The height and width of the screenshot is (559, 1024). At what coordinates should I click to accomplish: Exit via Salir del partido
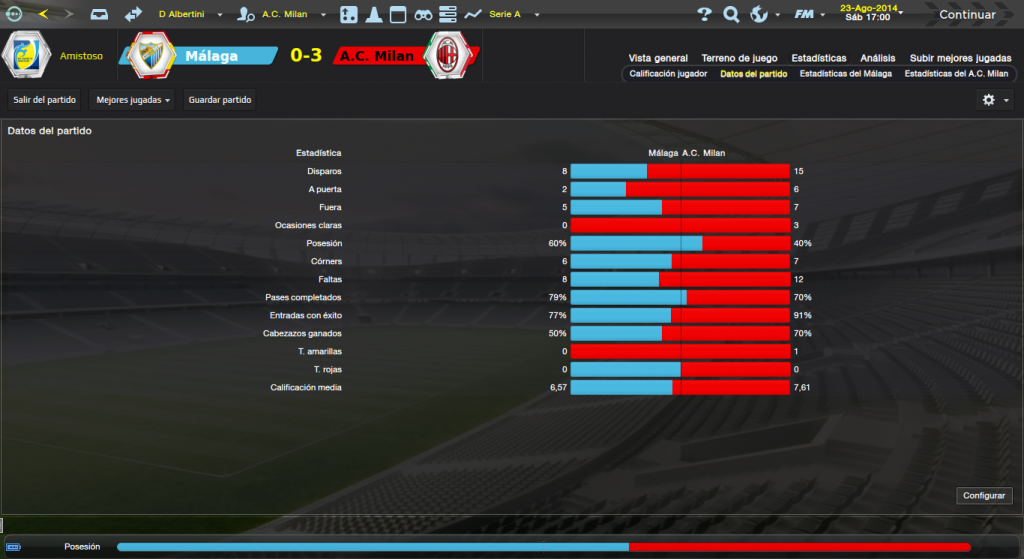pyautogui.click(x=44, y=100)
